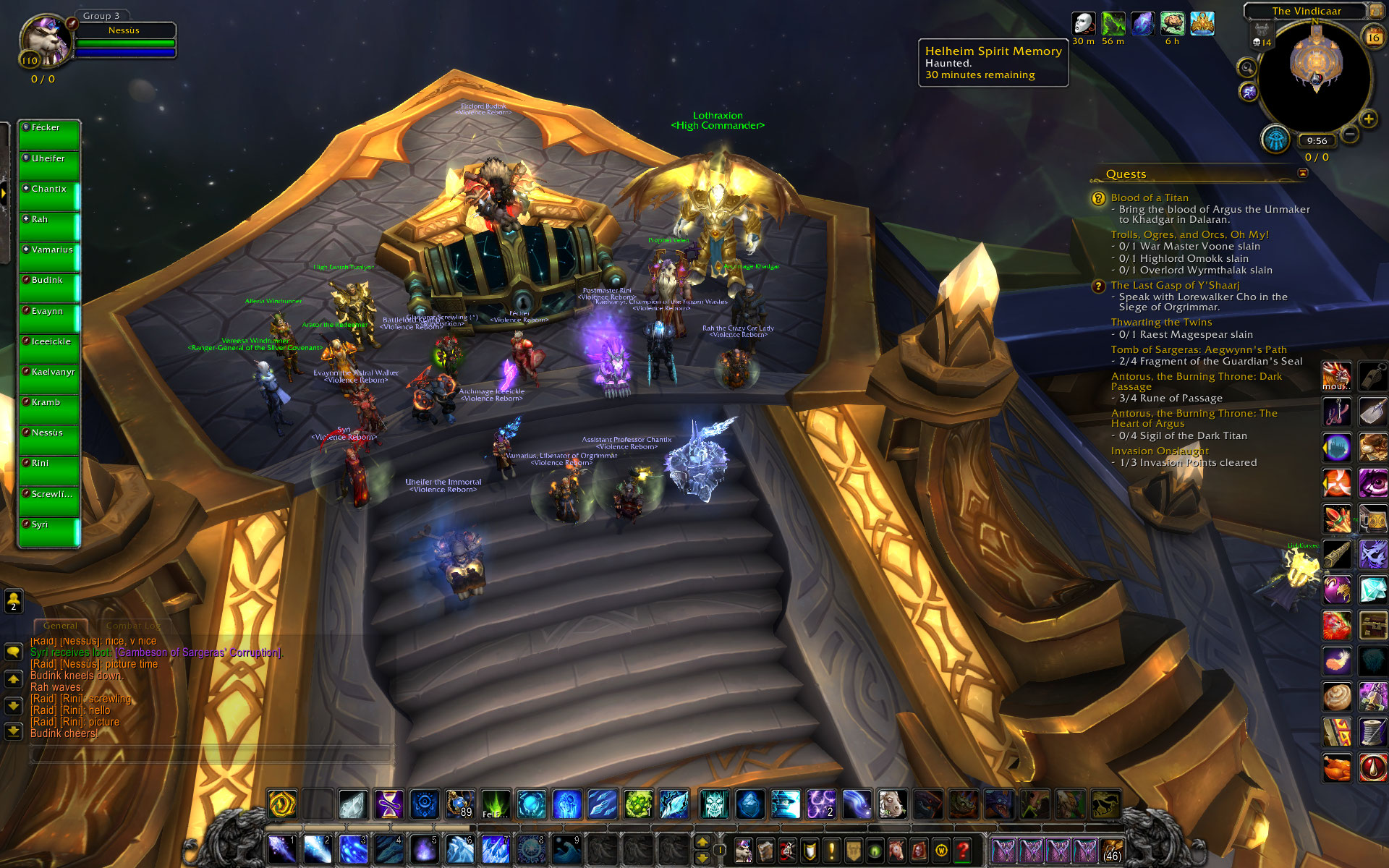The image size is (1389, 868).
Task: Open the calendar showing day 16
Action: pos(1372,37)
